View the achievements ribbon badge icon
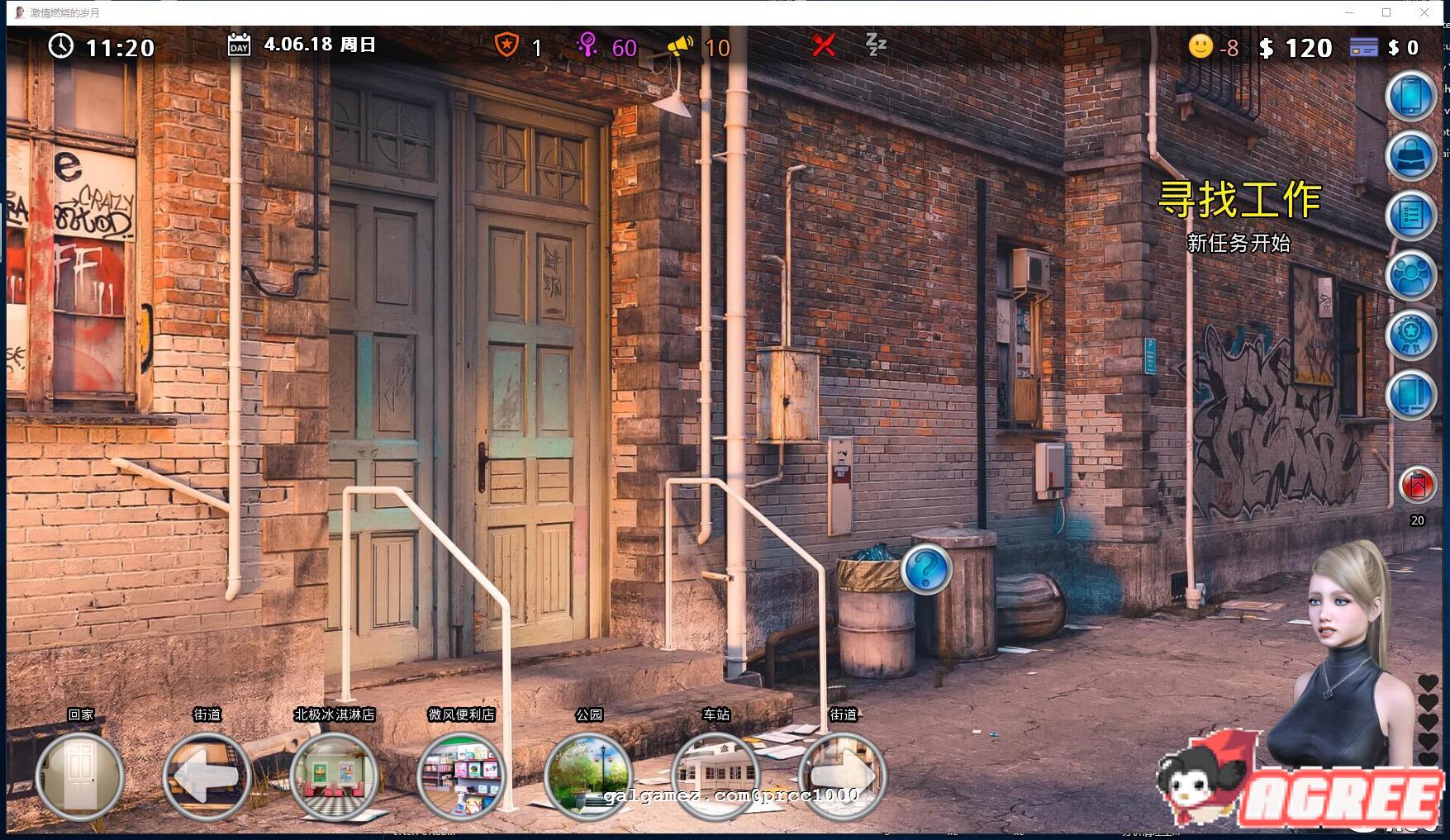Image resolution: width=1450 pixels, height=840 pixels. pos(1410,335)
